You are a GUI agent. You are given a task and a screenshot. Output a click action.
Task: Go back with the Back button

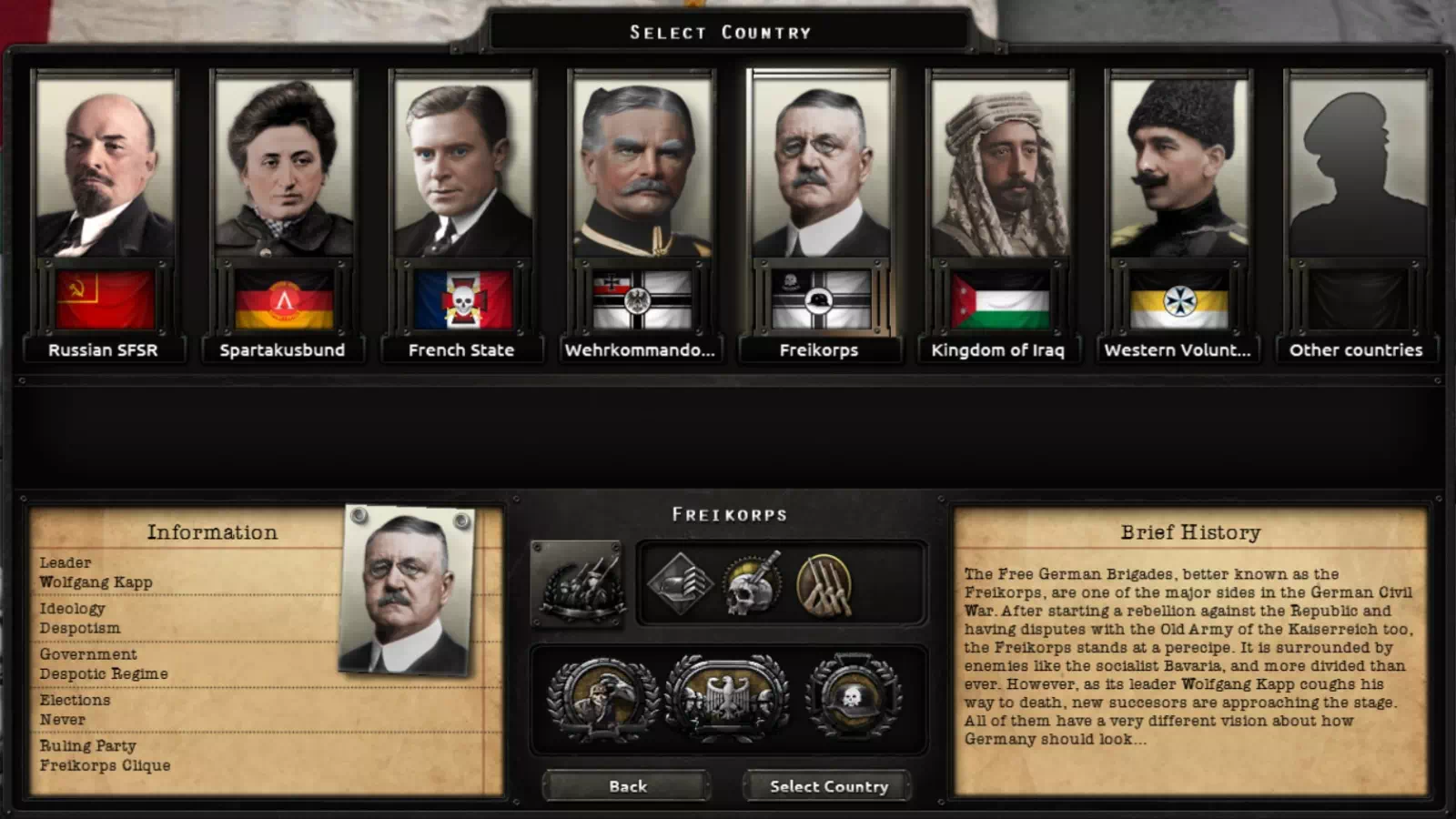(628, 786)
